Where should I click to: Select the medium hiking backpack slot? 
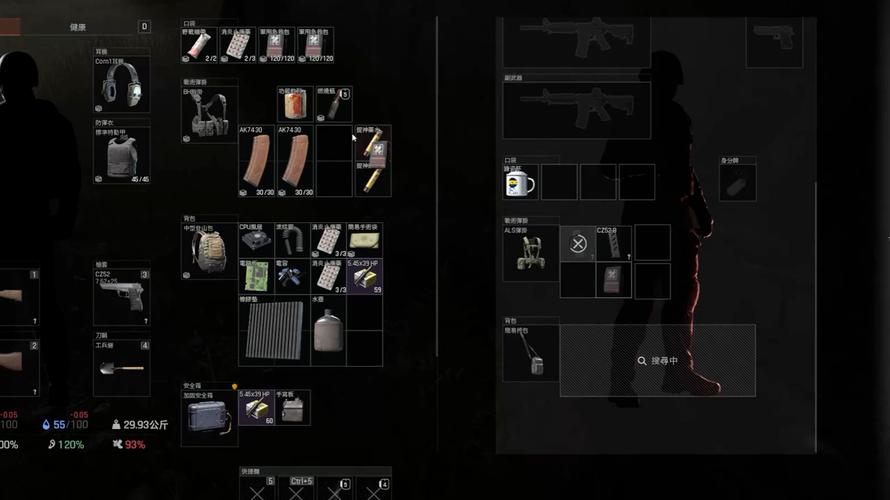[x=210, y=254]
